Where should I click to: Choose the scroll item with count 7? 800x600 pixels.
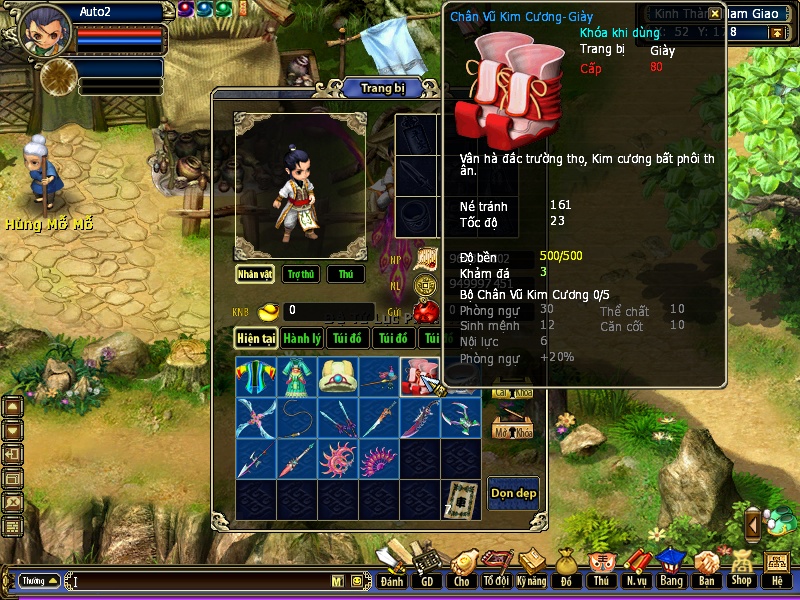click(460, 499)
